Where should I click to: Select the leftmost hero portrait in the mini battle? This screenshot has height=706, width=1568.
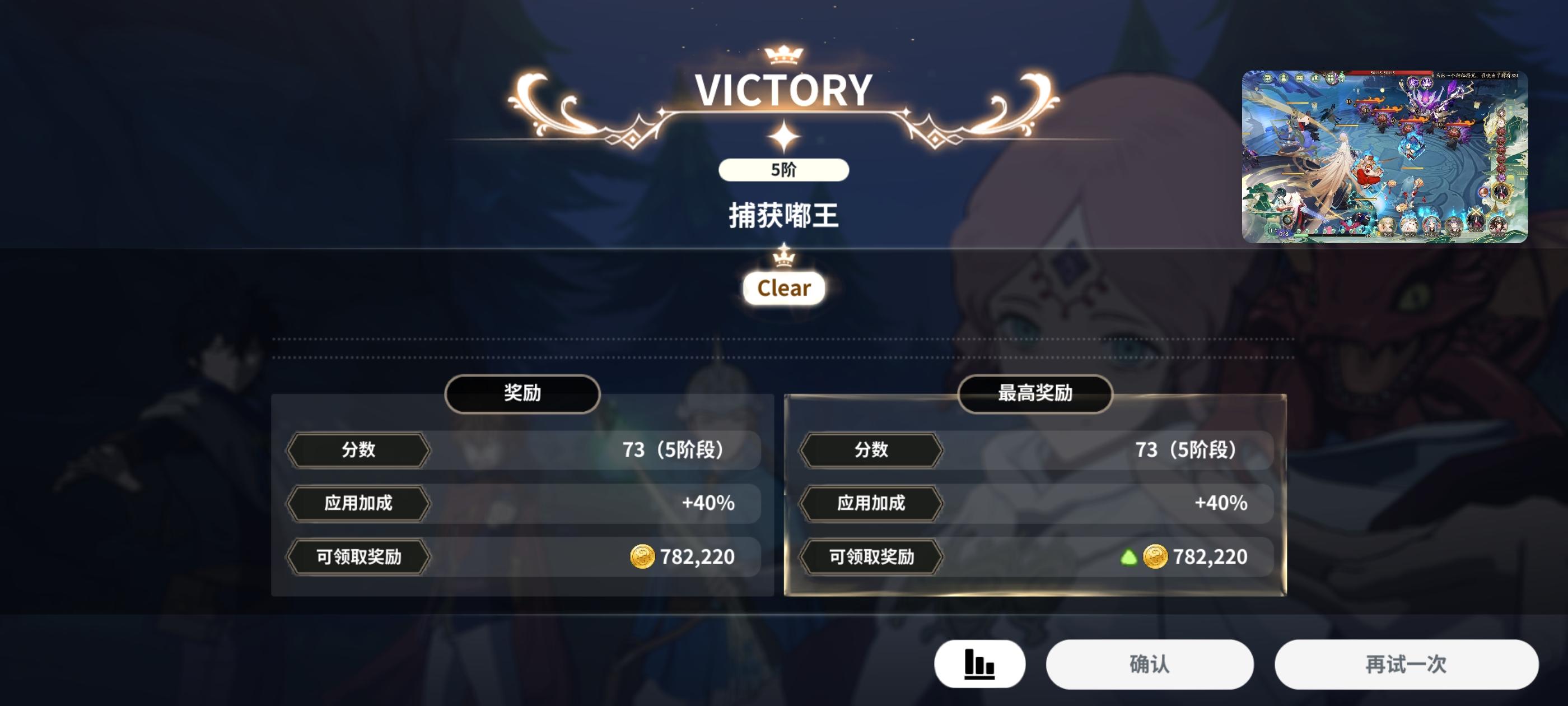[x=1387, y=225]
